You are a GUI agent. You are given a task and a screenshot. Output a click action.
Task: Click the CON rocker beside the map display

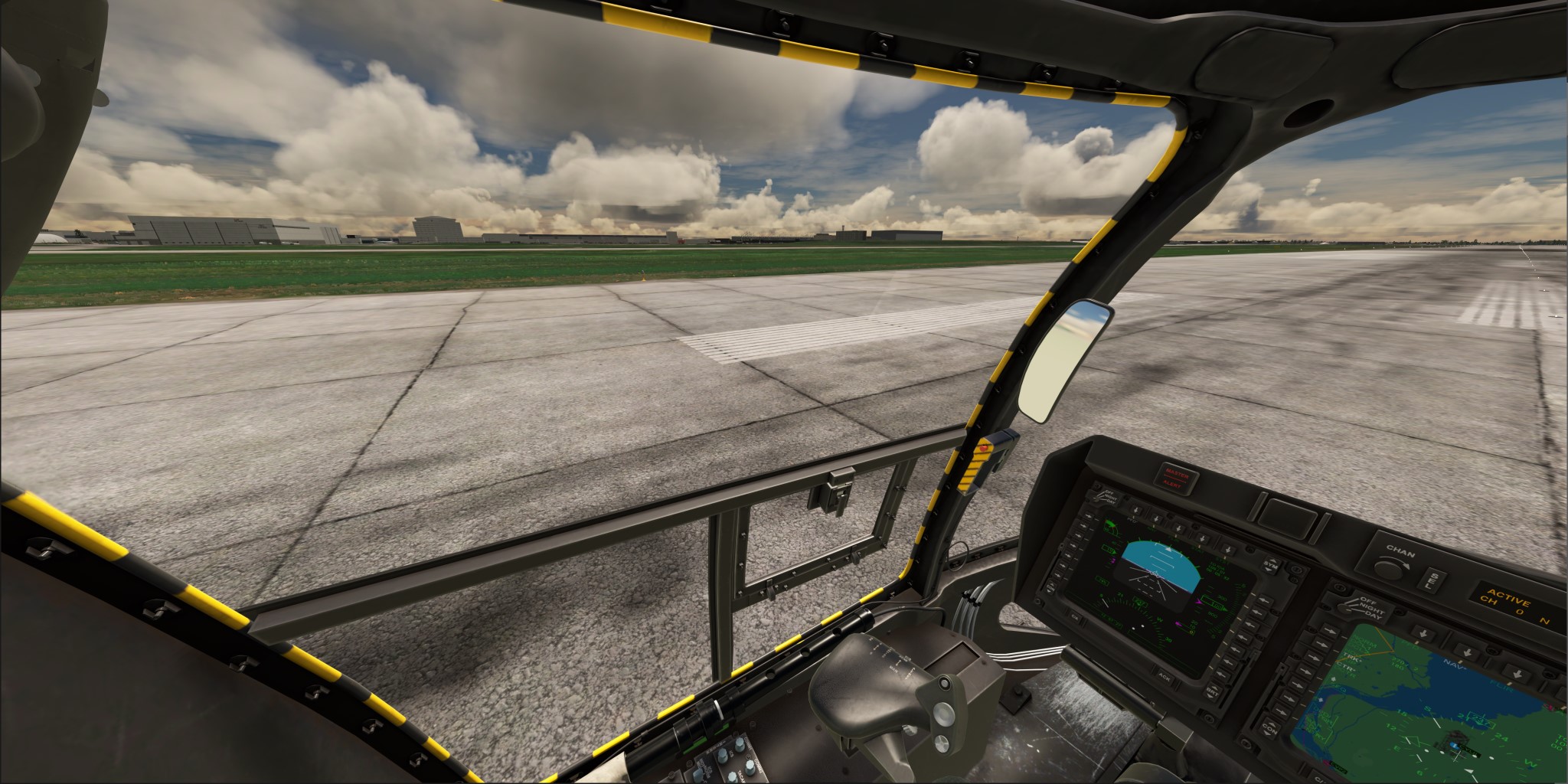tap(1269, 728)
